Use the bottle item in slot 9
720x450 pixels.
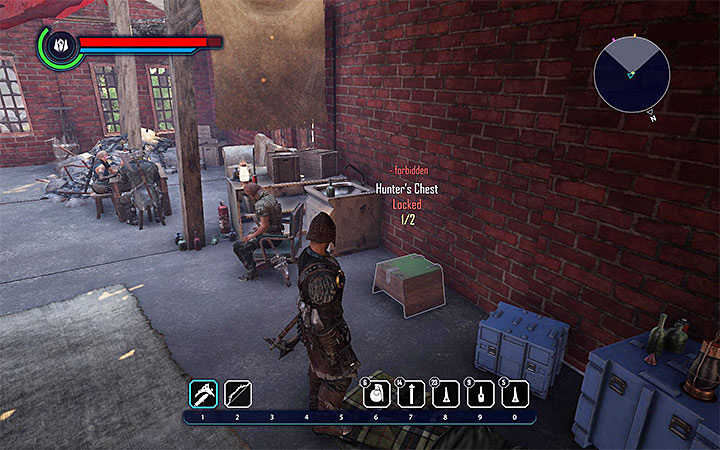[480, 395]
